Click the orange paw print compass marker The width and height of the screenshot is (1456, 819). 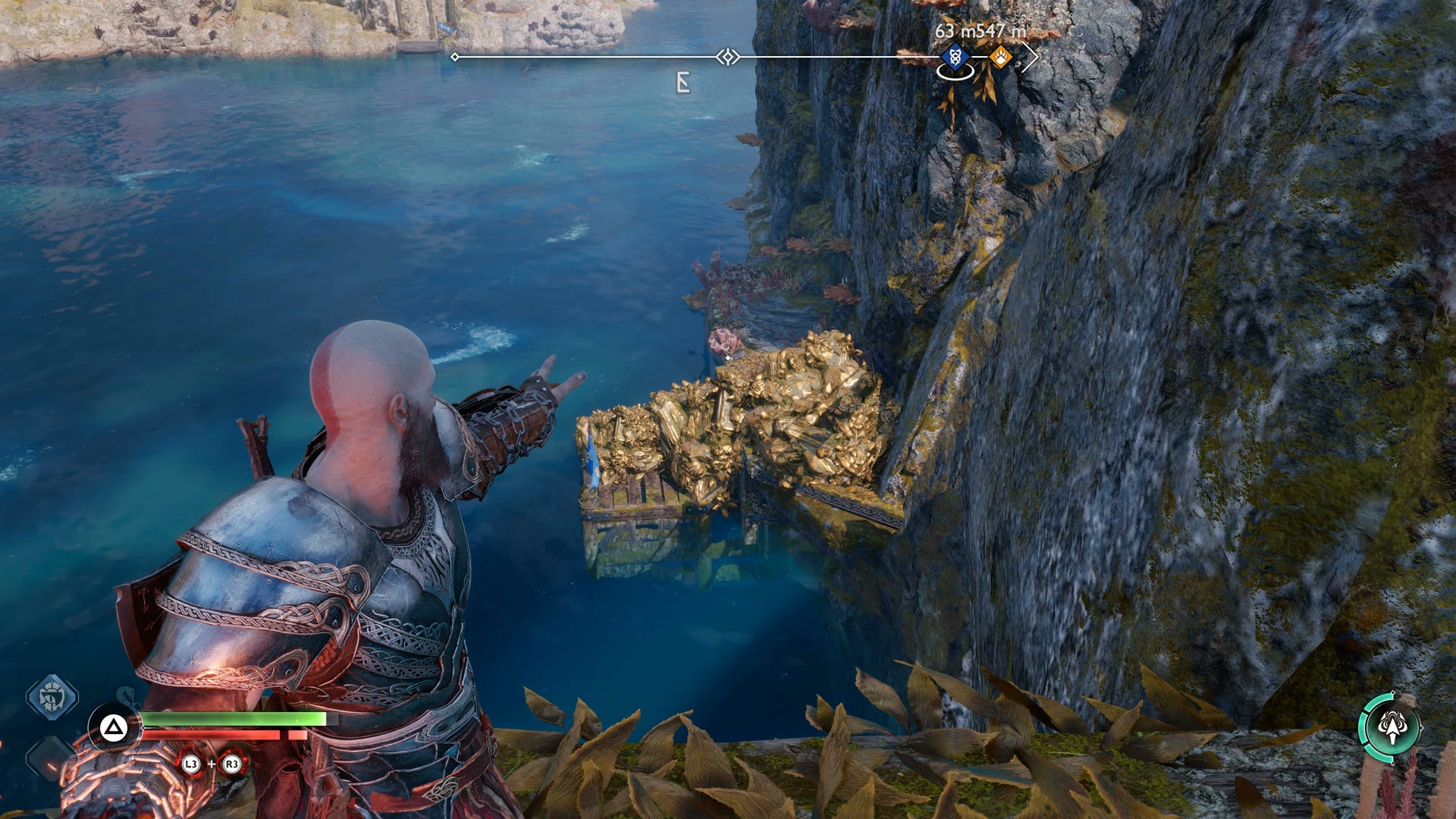point(1001,57)
